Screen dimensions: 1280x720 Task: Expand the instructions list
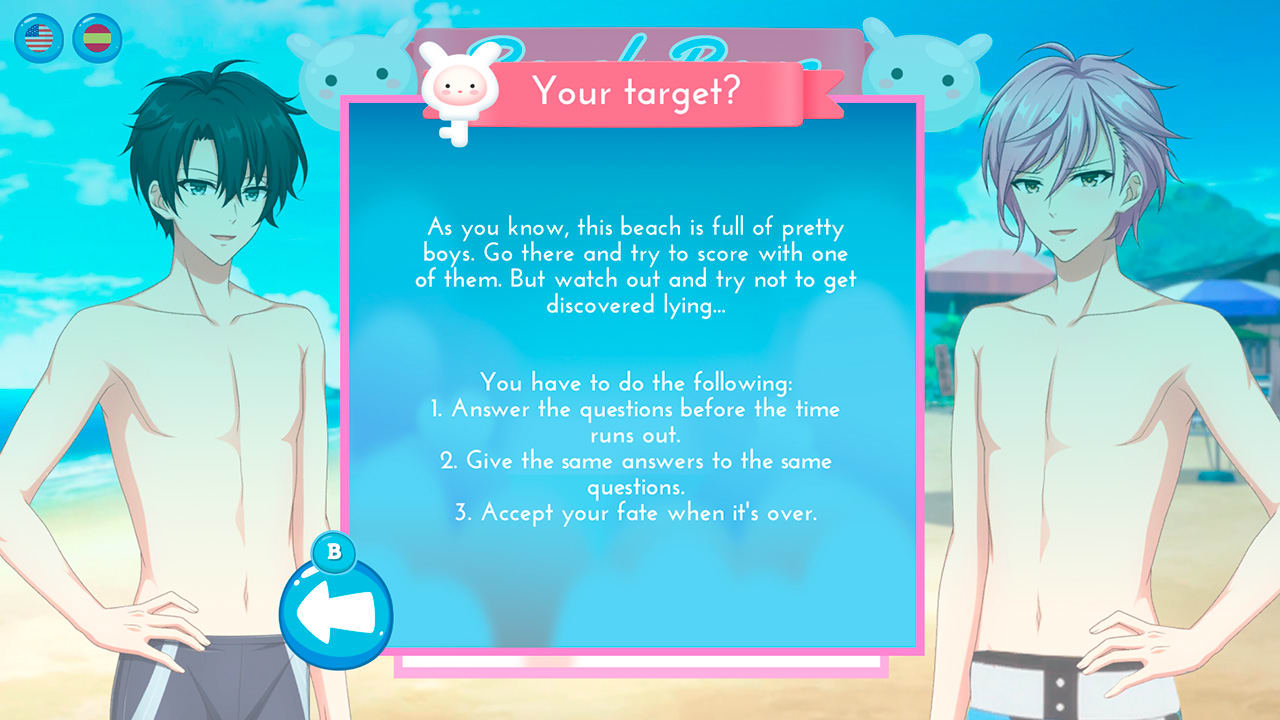(640, 448)
